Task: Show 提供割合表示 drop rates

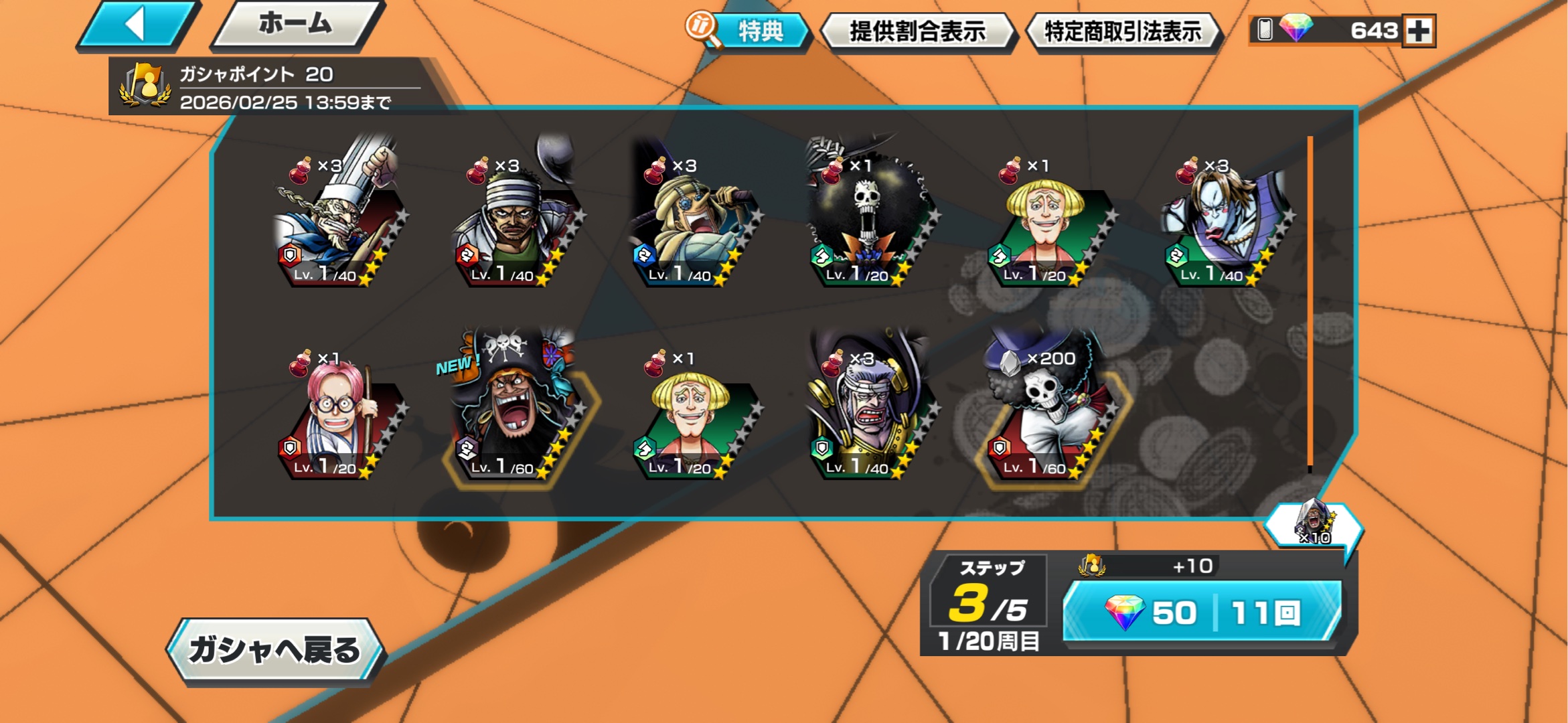Action: (x=917, y=31)
